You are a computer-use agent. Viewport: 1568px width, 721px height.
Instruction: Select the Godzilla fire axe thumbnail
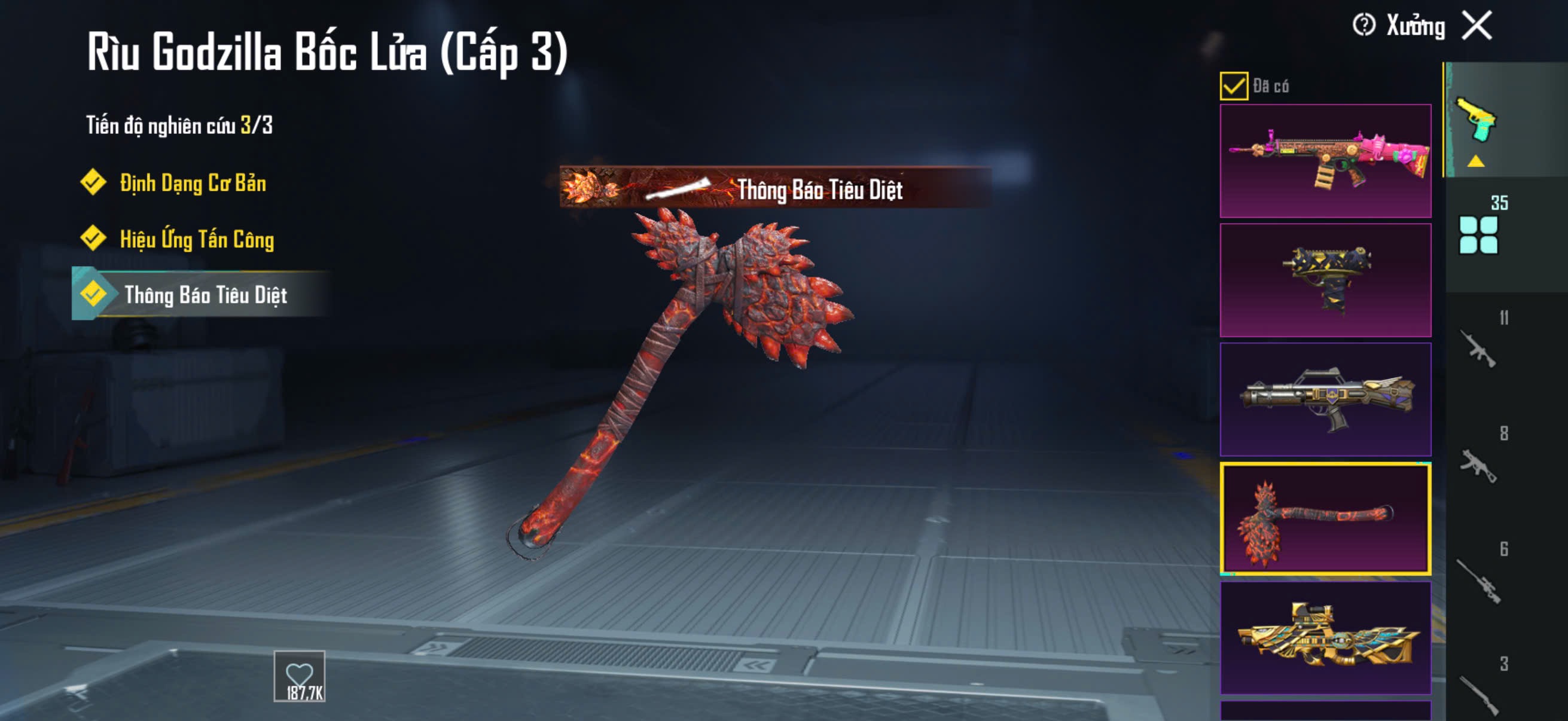(1325, 518)
